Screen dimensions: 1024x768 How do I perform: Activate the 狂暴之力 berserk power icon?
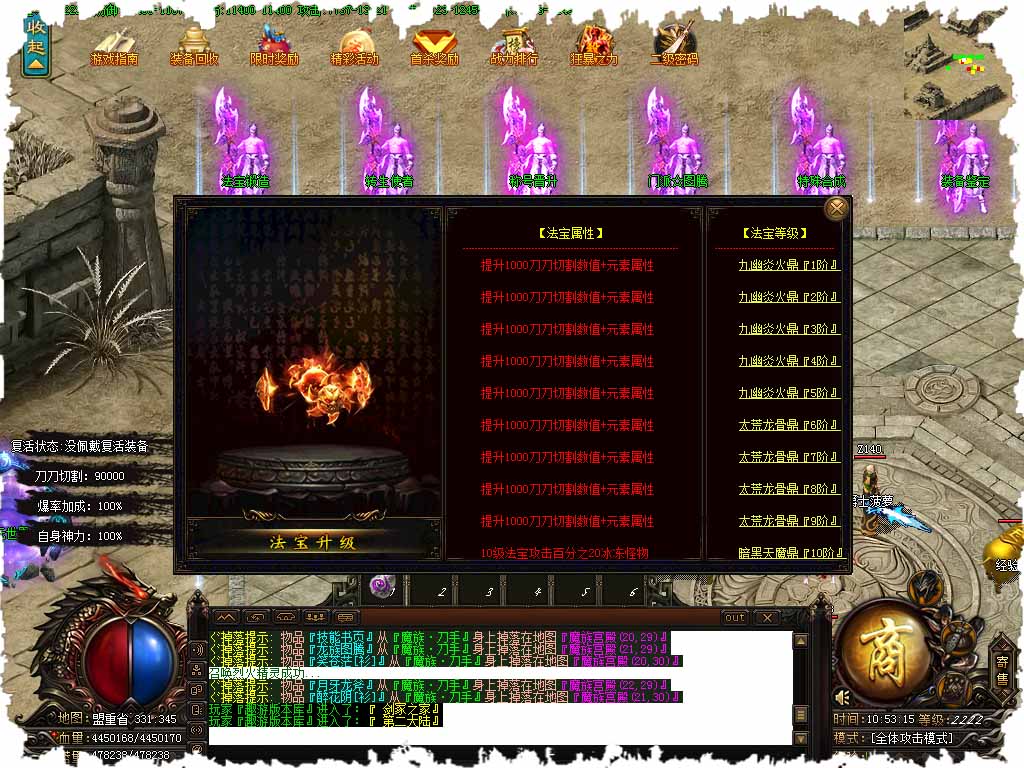point(594,45)
